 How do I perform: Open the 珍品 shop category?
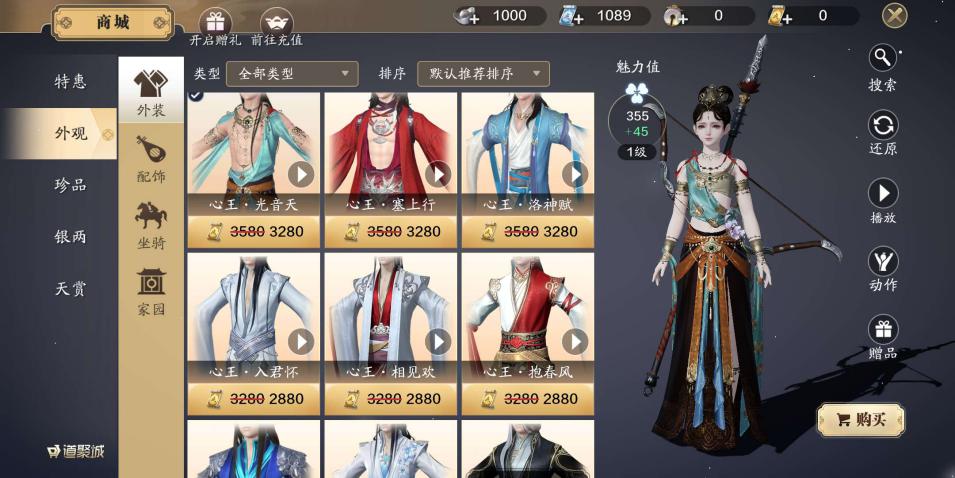(70, 185)
